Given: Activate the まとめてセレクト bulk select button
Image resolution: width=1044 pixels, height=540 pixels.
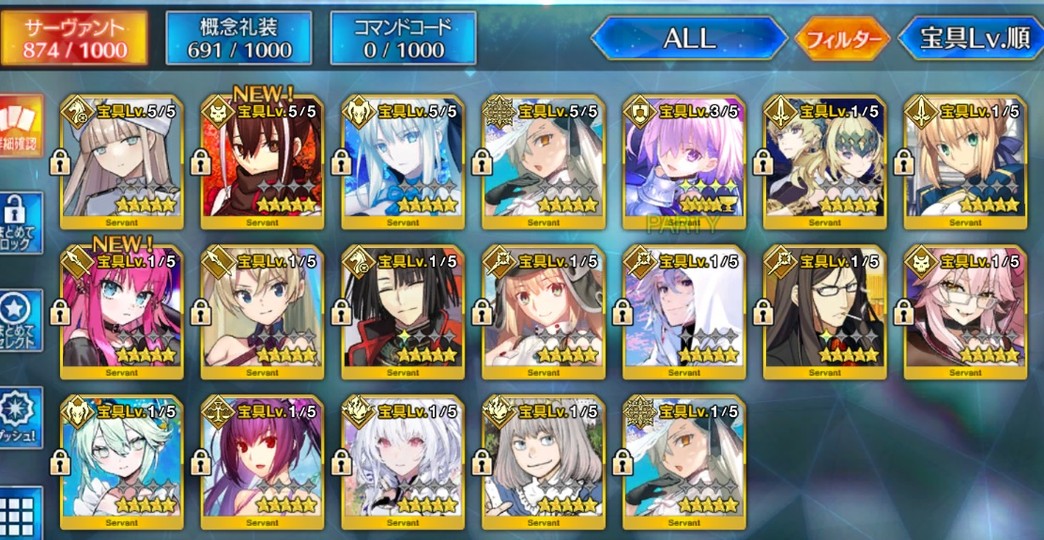Looking at the screenshot, I should click(x=19, y=320).
